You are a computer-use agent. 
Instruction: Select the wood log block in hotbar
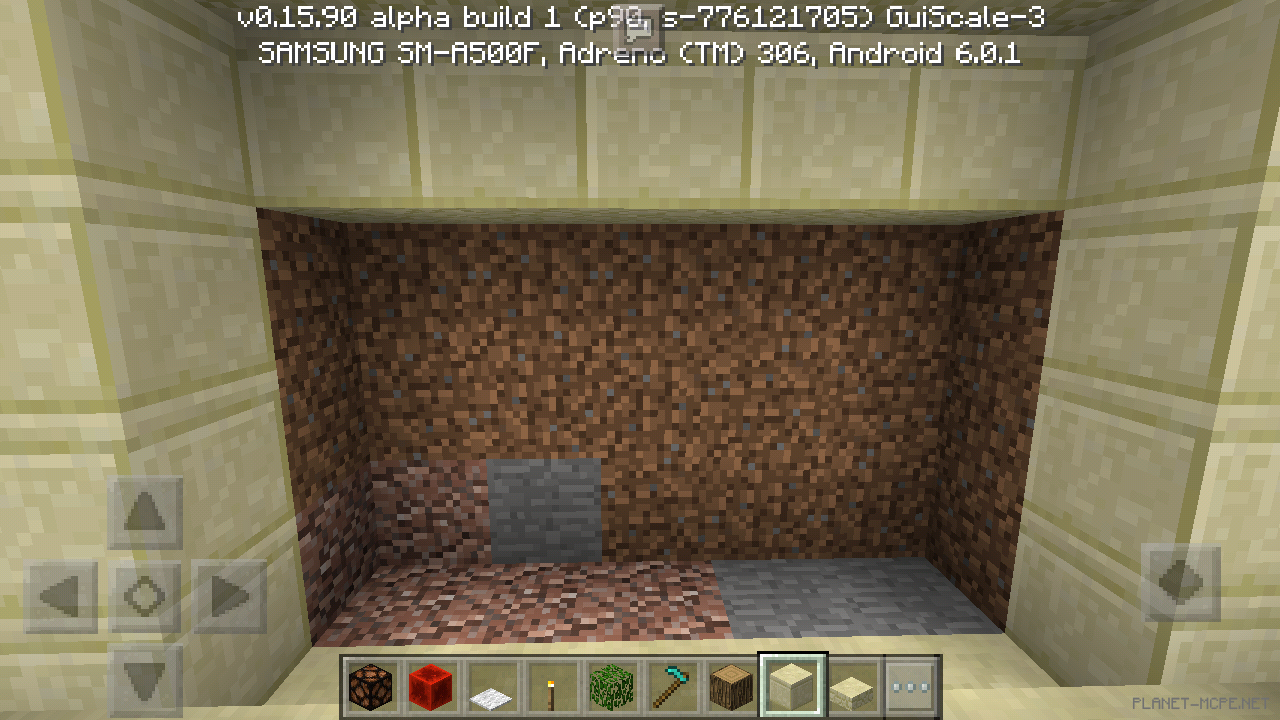pyautogui.click(x=731, y=684)
